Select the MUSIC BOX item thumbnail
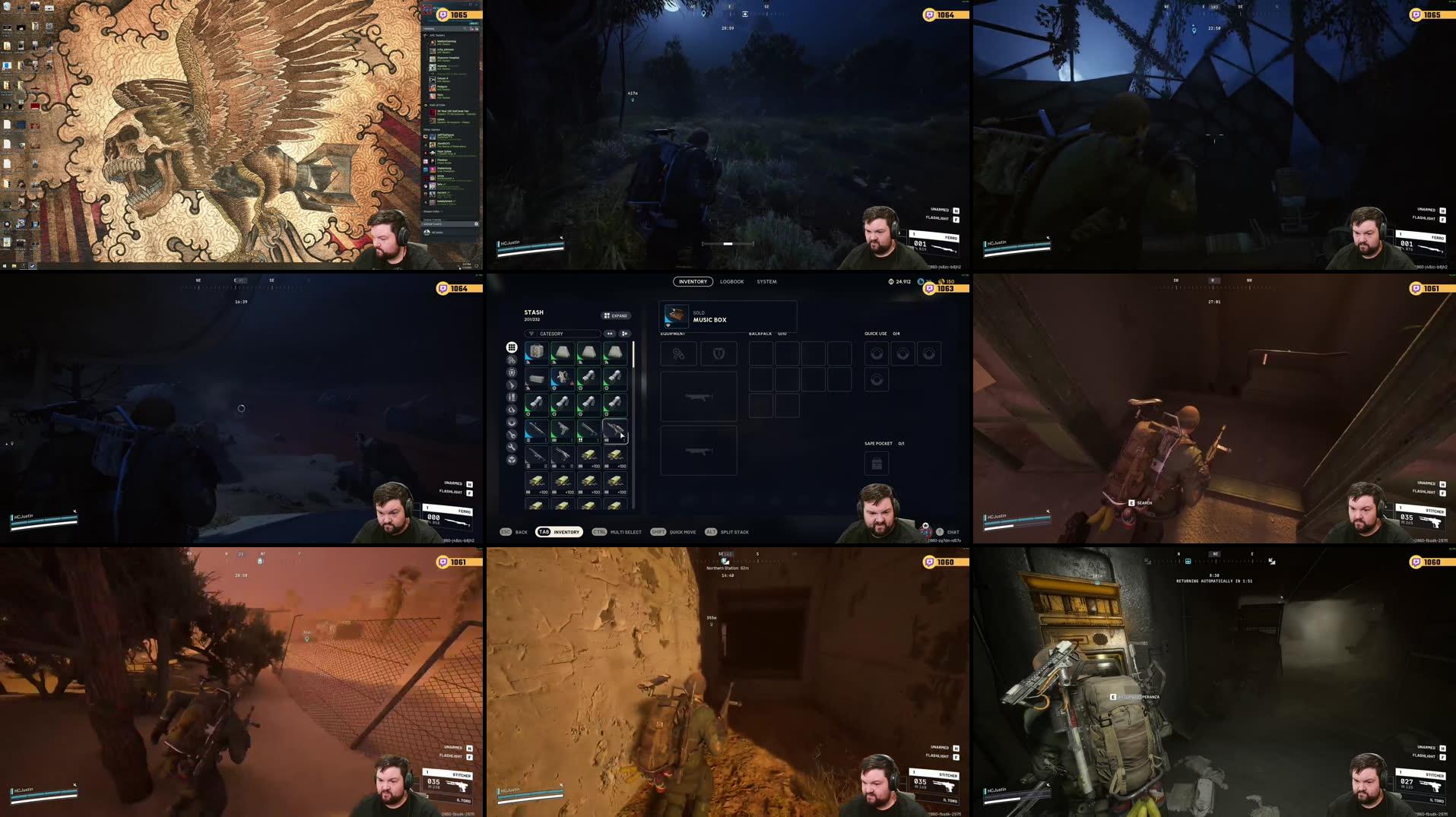 pyautogui.click(x=675, y=316)
